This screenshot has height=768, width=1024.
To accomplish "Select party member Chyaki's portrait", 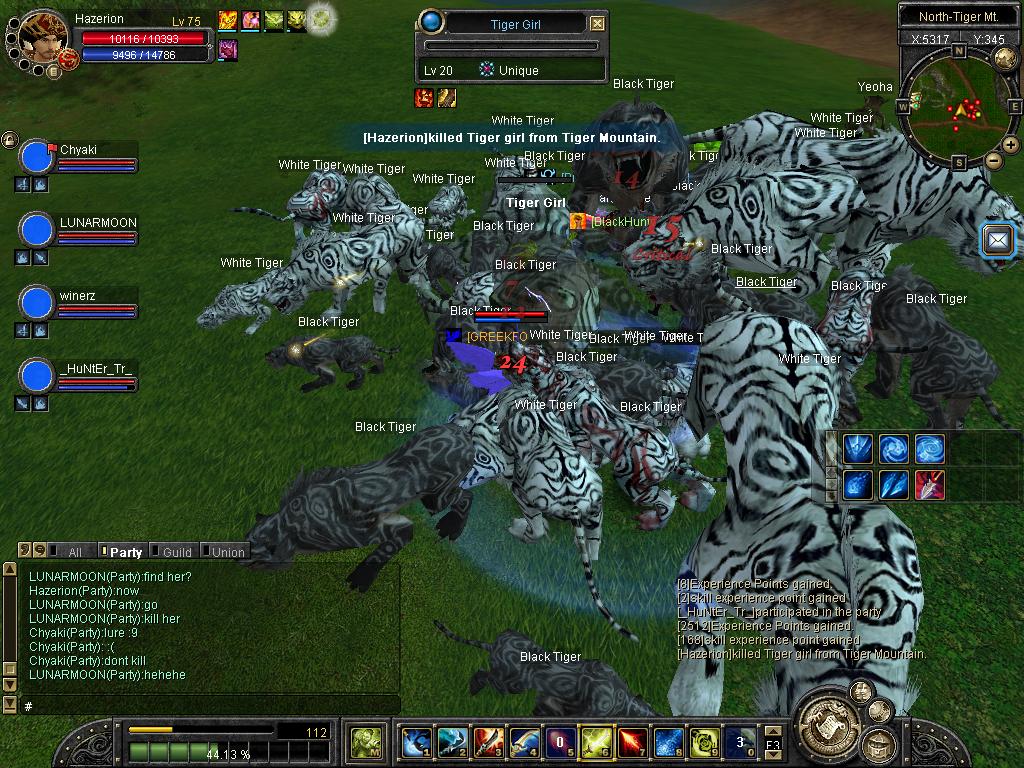I will [x=37, y=158].
